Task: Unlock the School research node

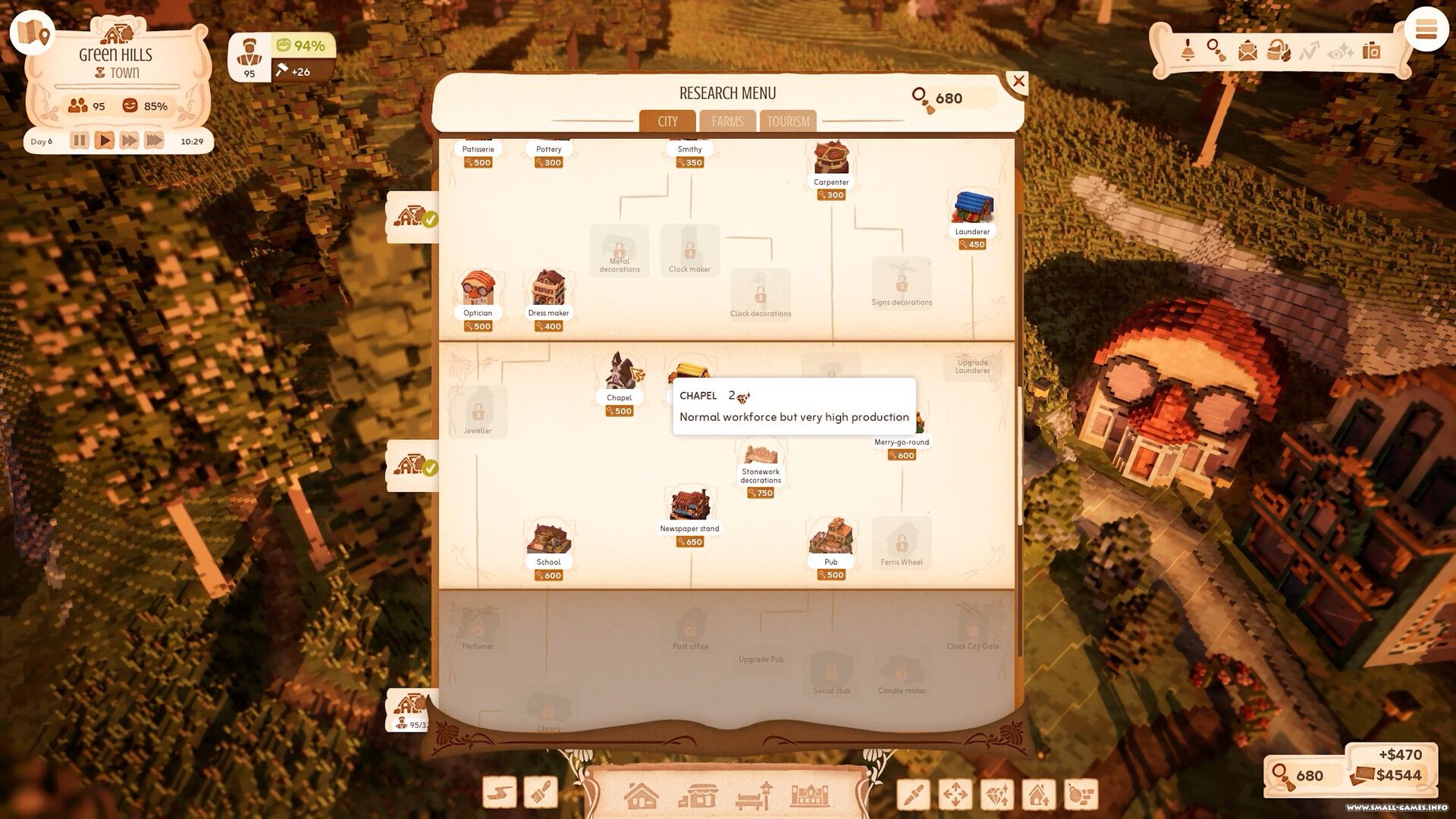Action: pos(548,542)
